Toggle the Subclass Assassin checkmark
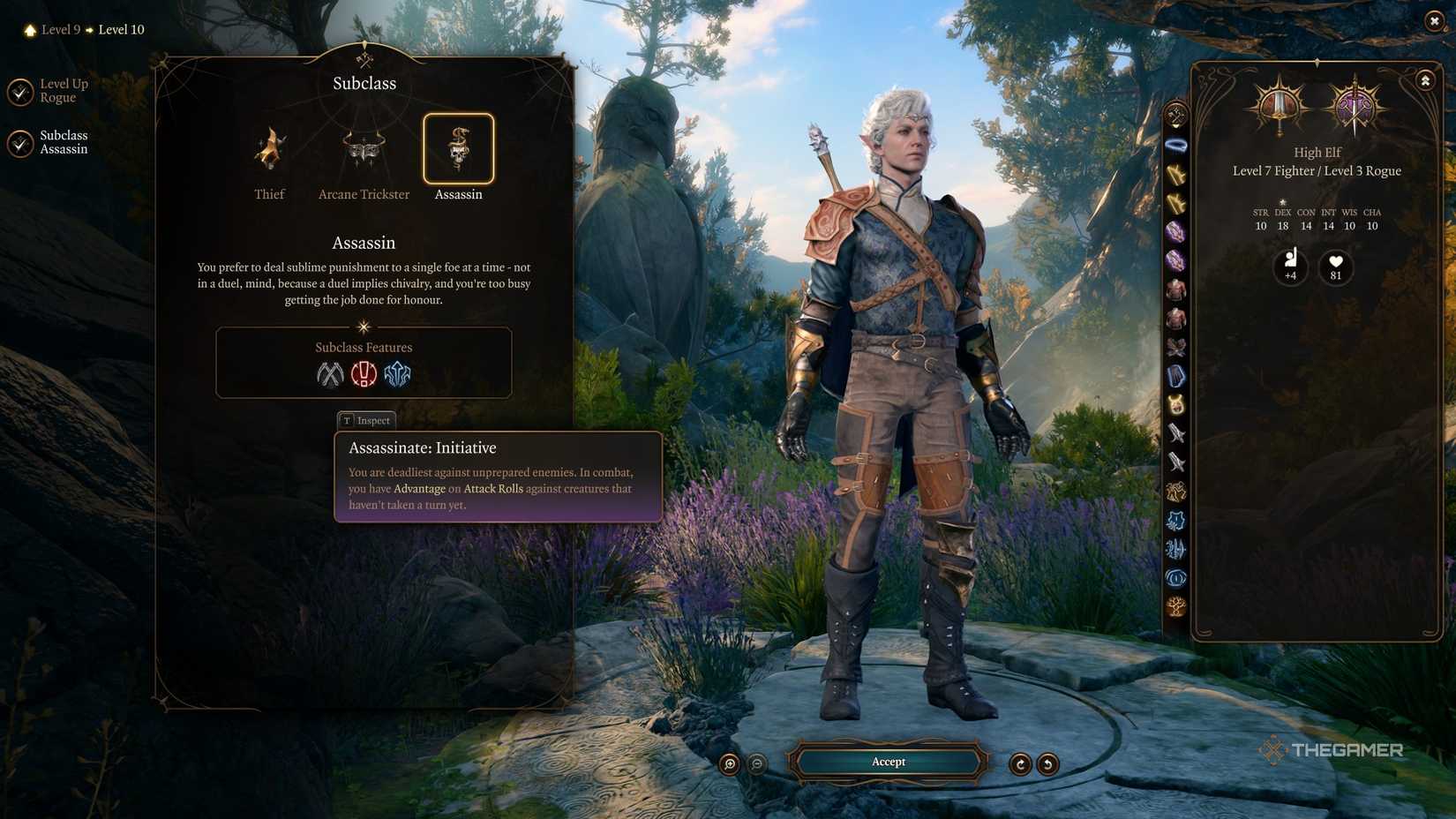1456x819 pixels. point(21,142)
